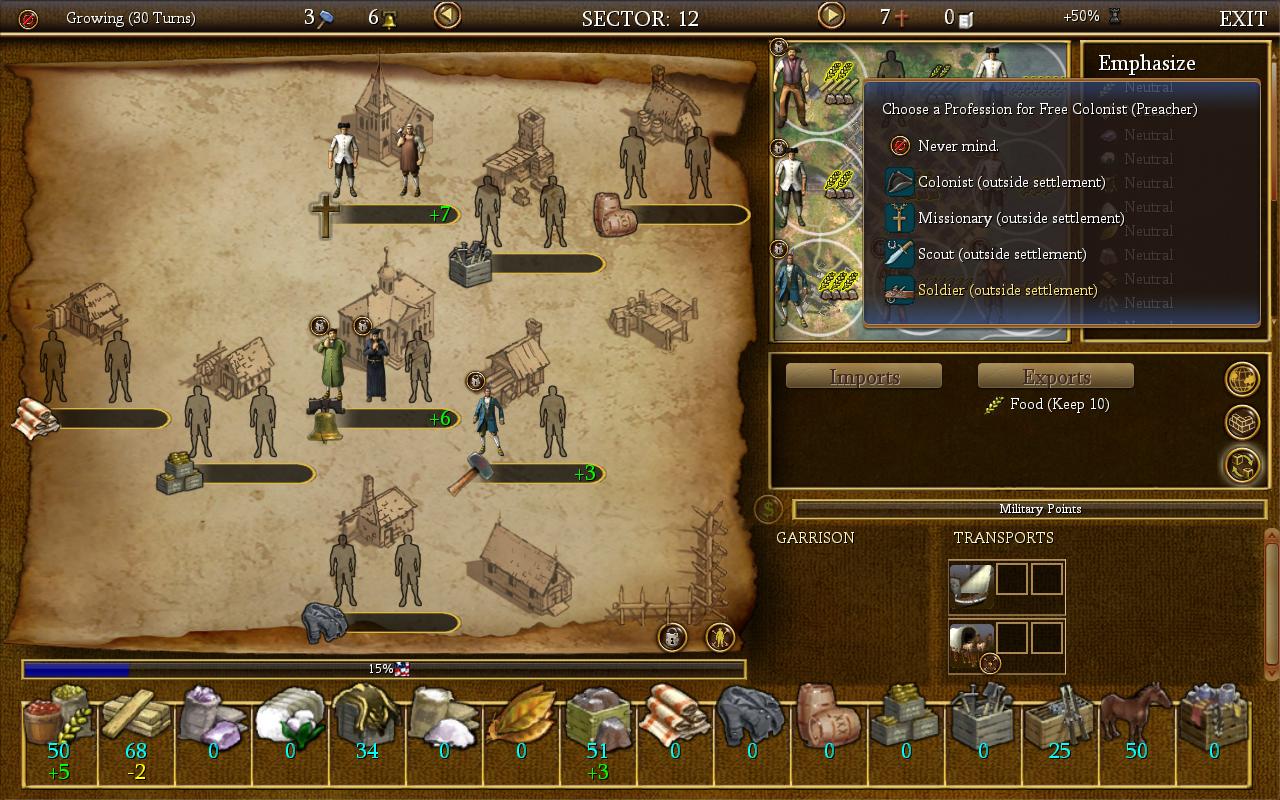Image resolution: width=1280 pixels, height=800 pixels.
Task: Select the muskets cargo slot
Action: click(x=1058, y=723)
